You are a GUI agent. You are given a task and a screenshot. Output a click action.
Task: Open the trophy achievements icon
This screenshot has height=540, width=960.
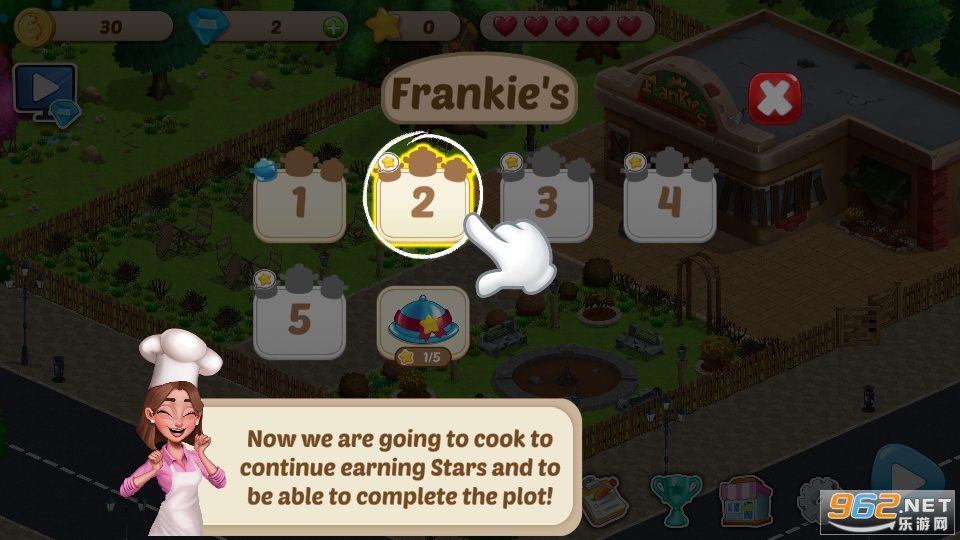[676, 497]
